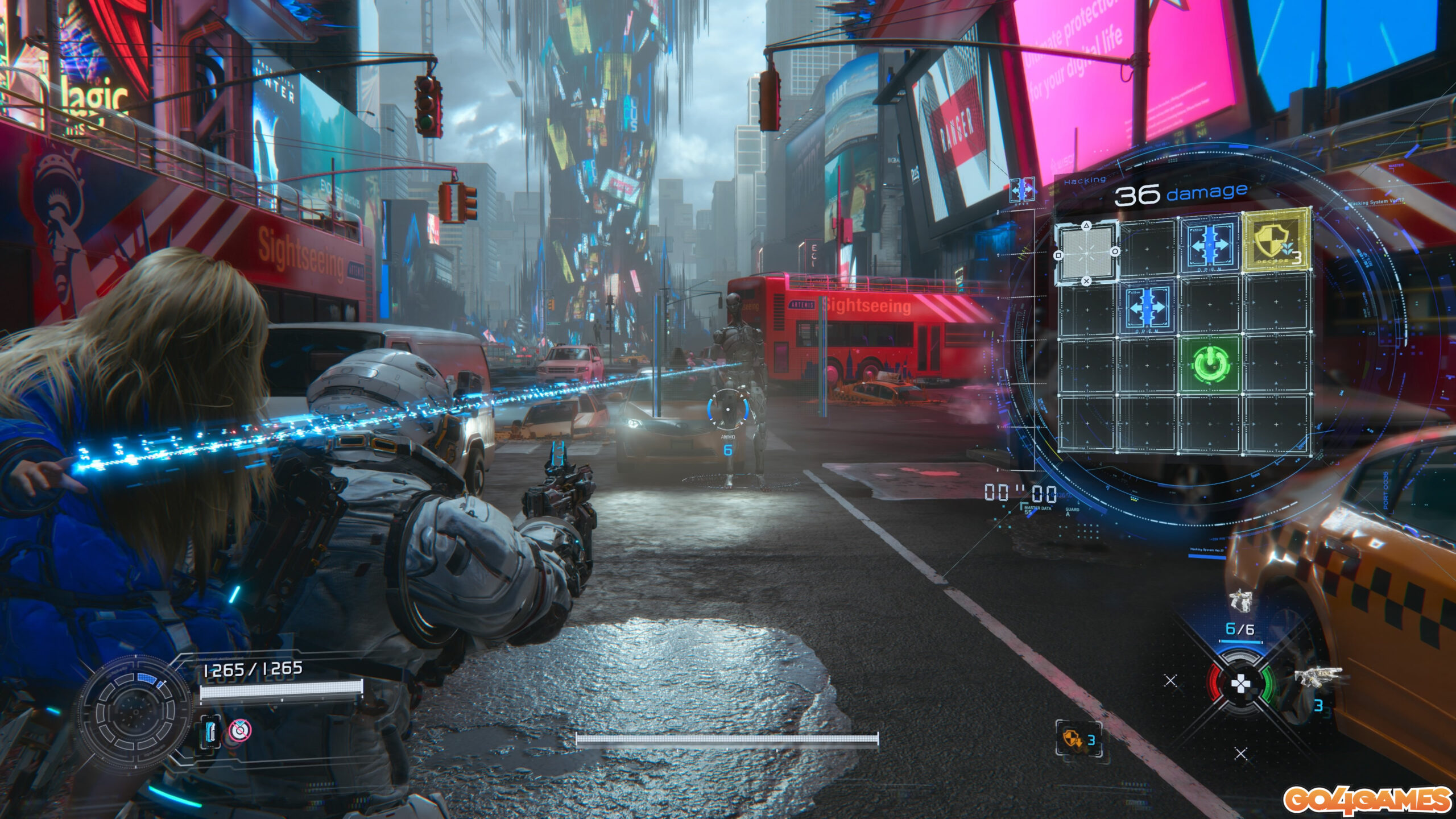This screenshot has width=1456, height=819.
Task: Select the yellow Decode shield node
Action: coord(1276,241)
